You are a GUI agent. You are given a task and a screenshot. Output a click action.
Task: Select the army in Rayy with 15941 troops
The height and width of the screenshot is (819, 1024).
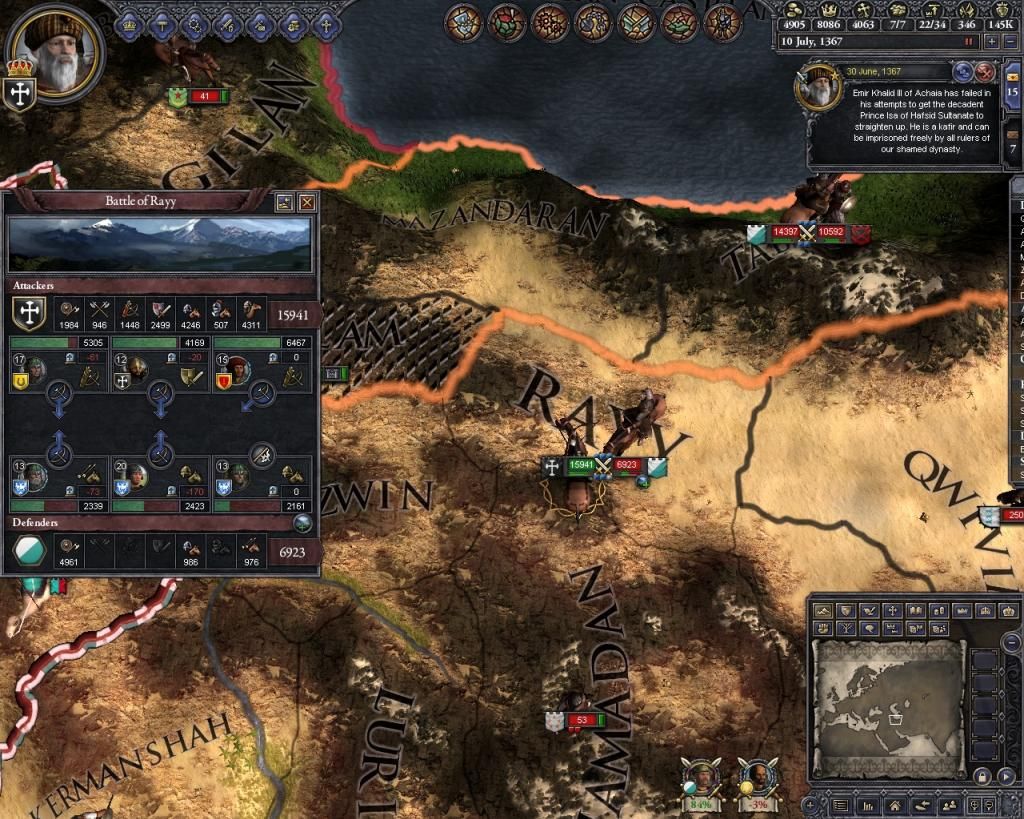point(580,465)
